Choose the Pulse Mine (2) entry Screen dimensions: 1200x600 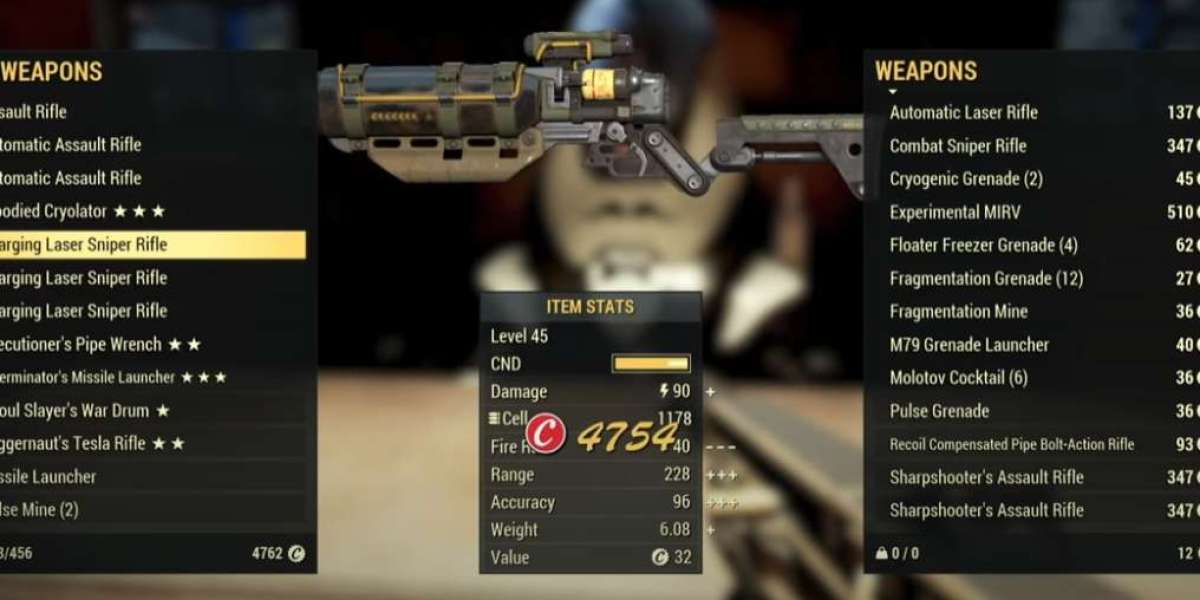click(40, 509)
